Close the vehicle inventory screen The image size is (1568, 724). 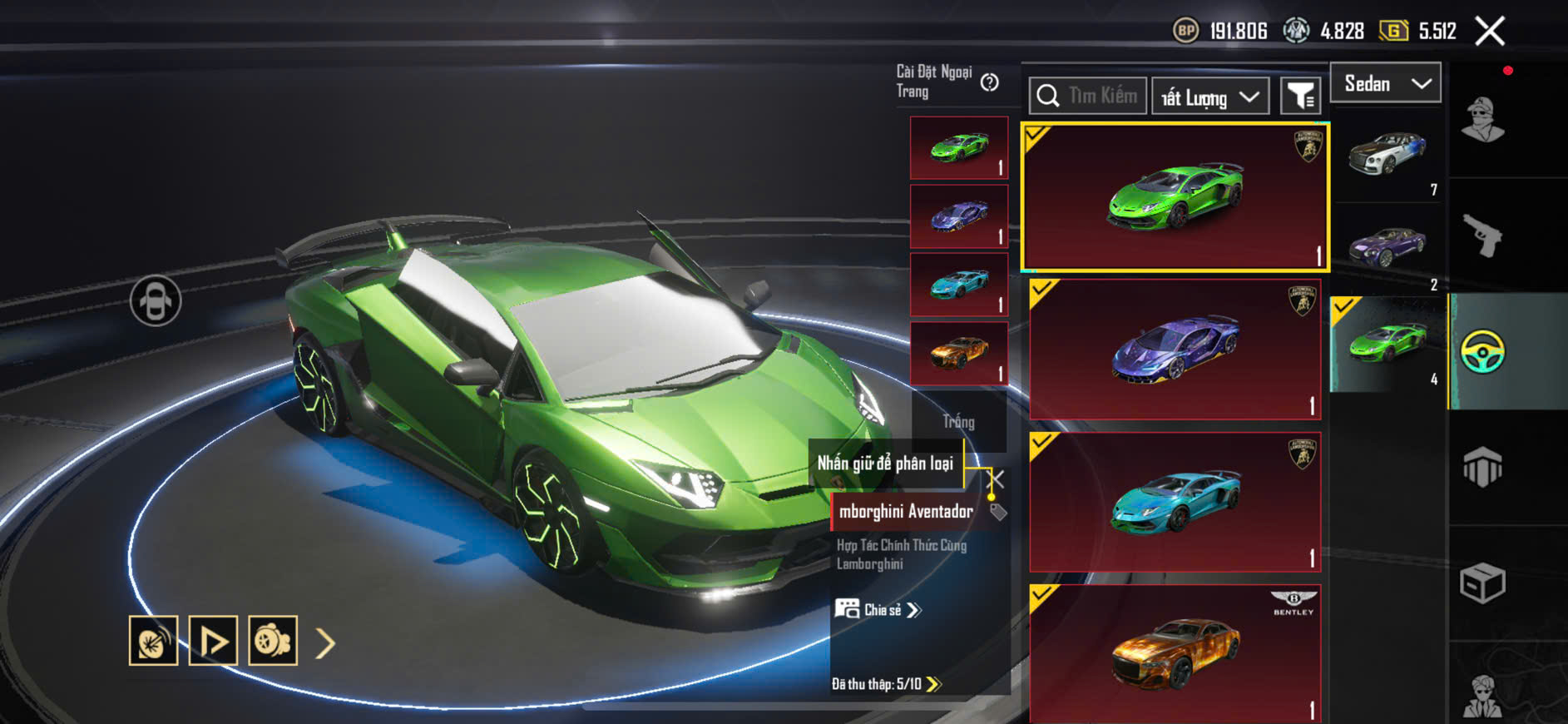1489,32
